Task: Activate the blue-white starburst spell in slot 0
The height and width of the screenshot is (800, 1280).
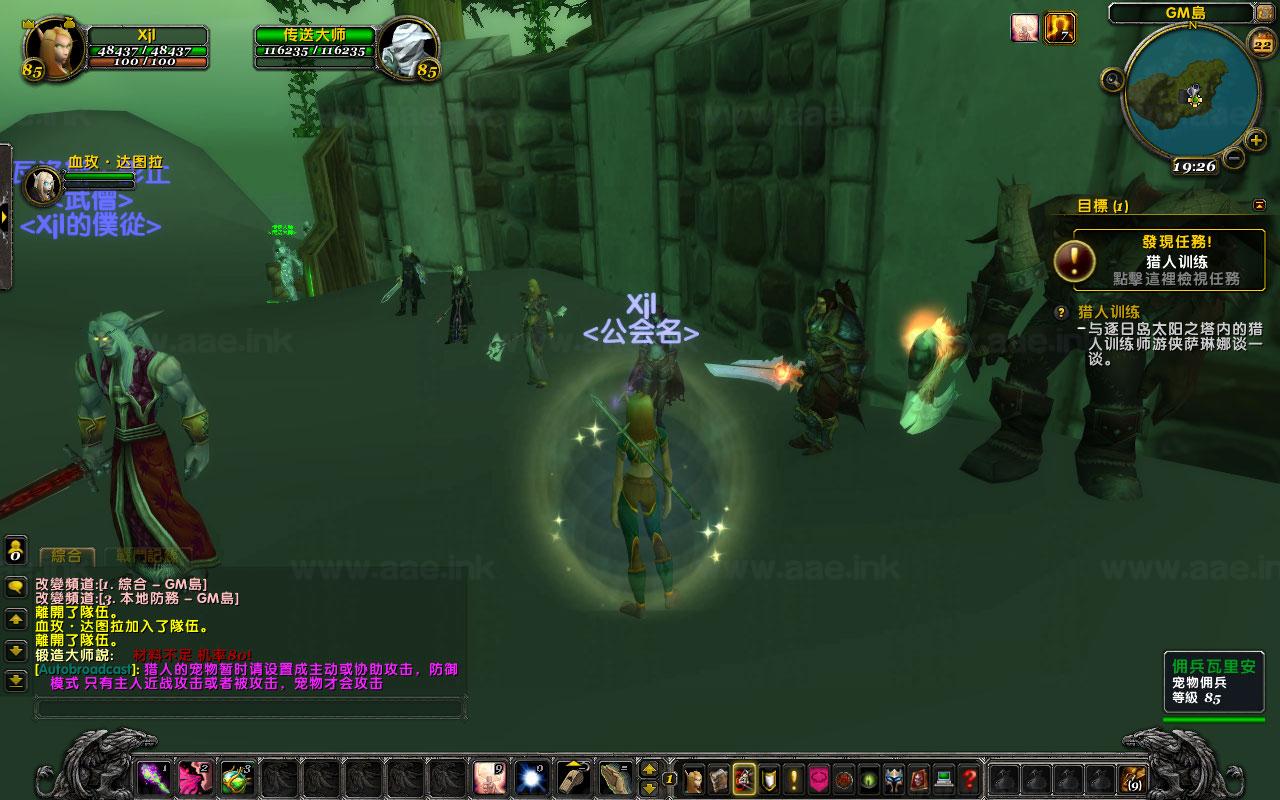Action: pyautogui.click(x=530, y=777)
